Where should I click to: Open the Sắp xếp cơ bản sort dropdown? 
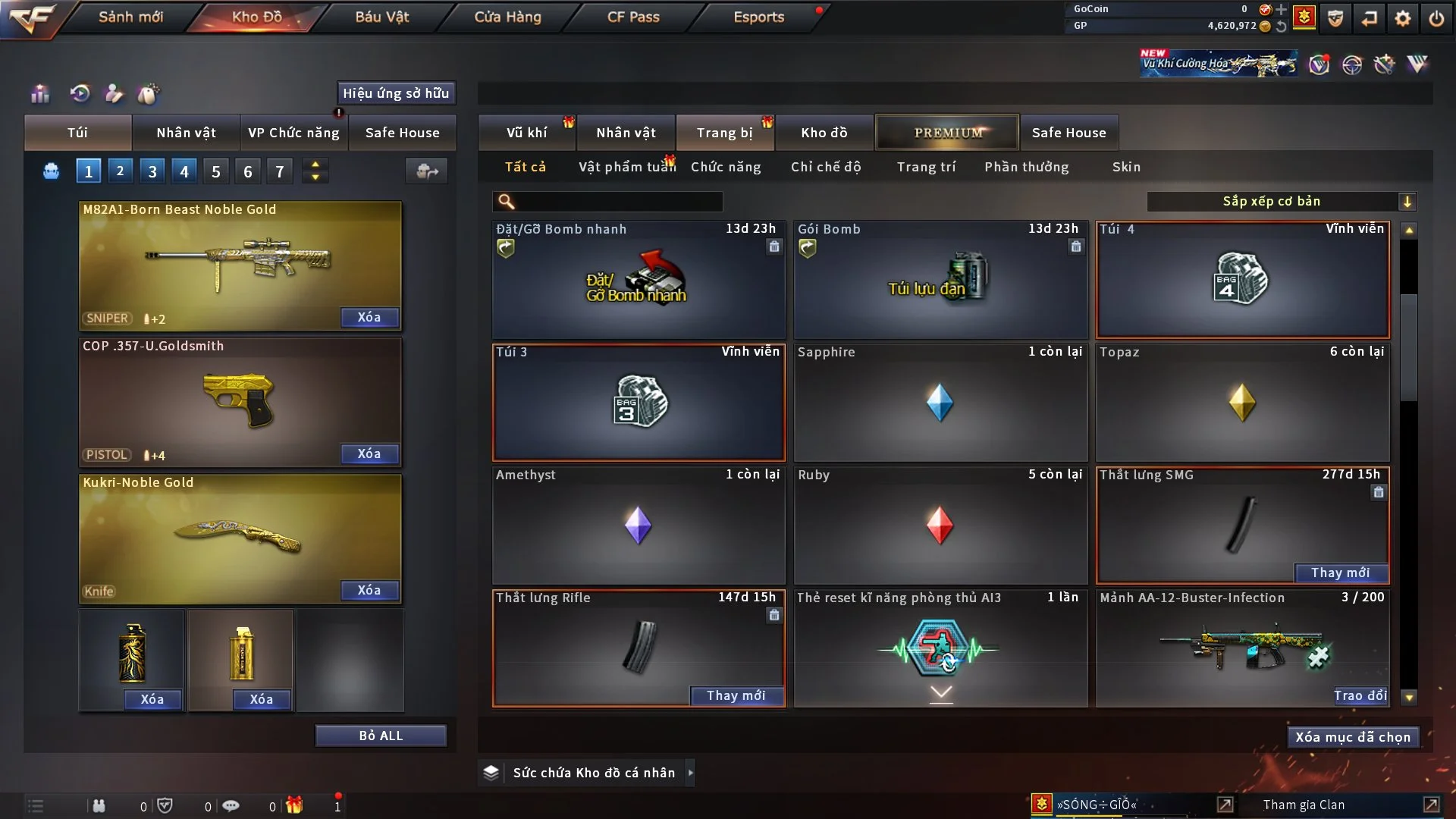[x=1282, y=202]
